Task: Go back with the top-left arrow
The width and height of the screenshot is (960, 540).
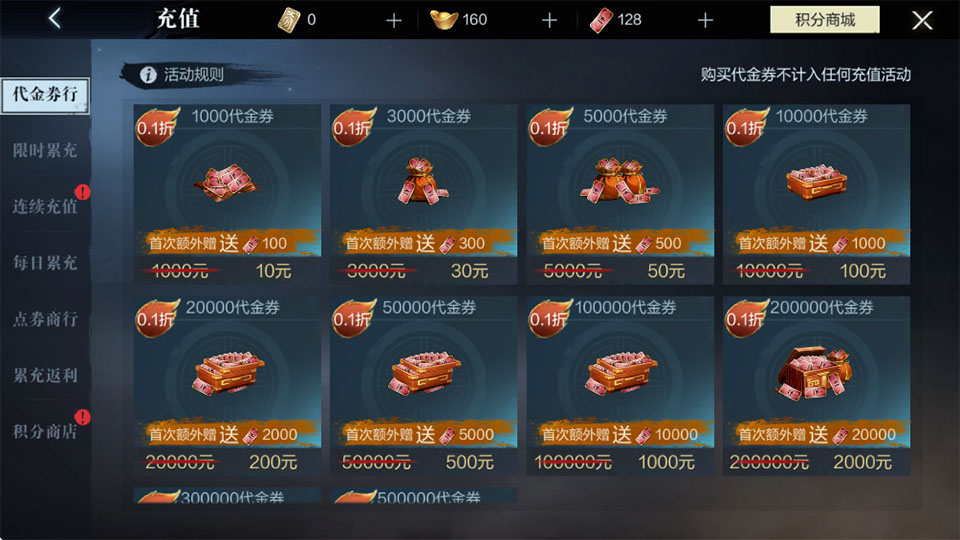Action: point(55,19)
